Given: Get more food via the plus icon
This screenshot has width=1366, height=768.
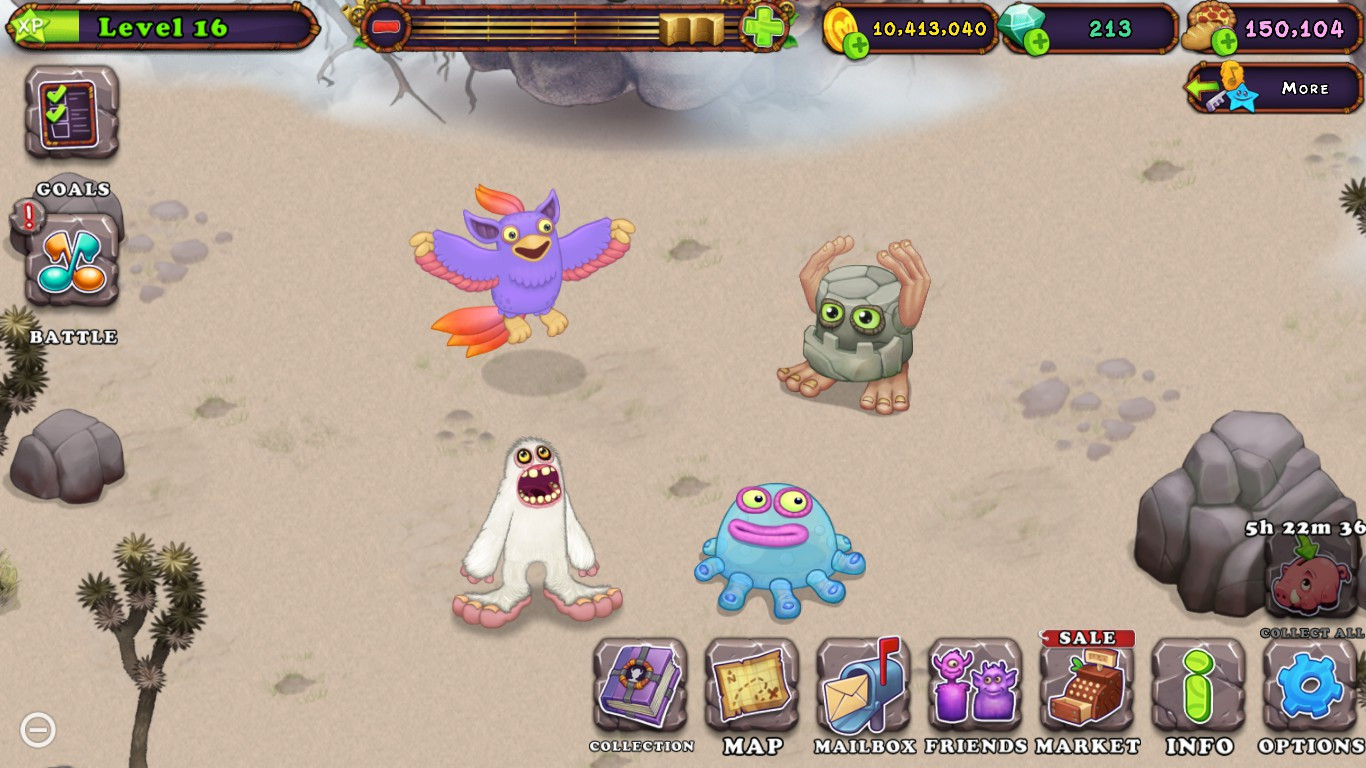Looking at the screenshot, I should (x=1224, y=42).
